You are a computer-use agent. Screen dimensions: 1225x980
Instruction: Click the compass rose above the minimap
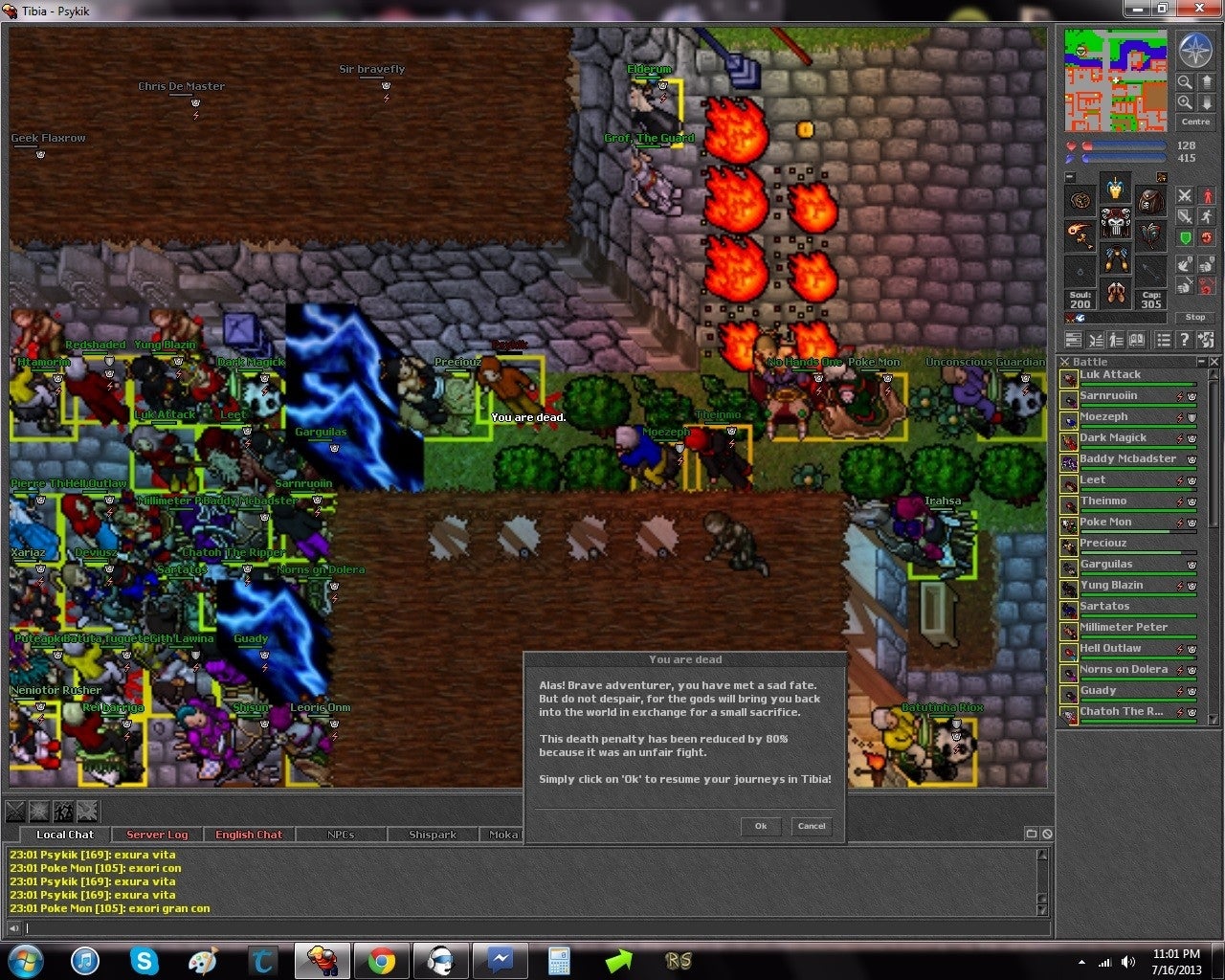[1196, 52]
